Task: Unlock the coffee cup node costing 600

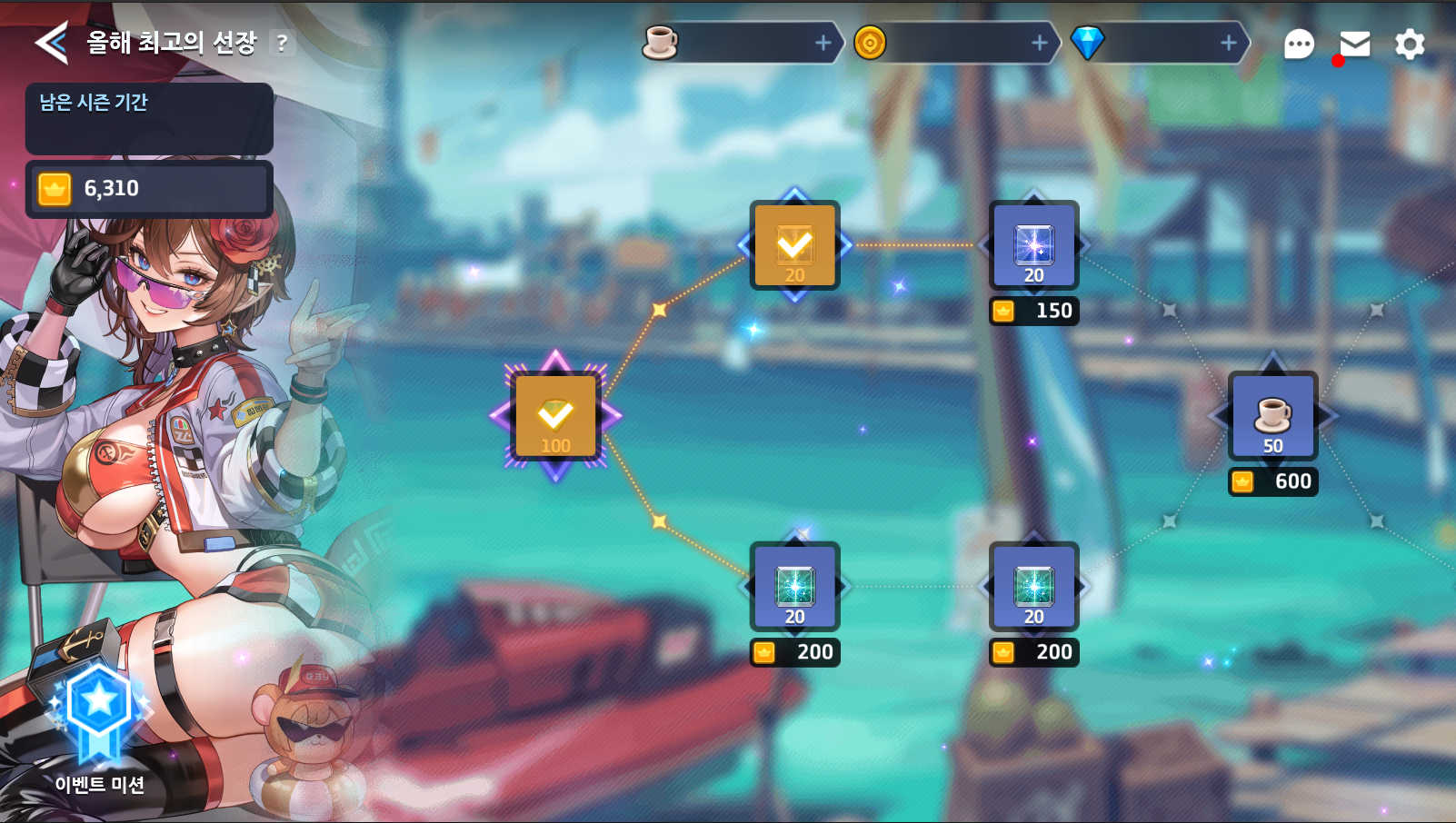Action: pos(1272,416)
